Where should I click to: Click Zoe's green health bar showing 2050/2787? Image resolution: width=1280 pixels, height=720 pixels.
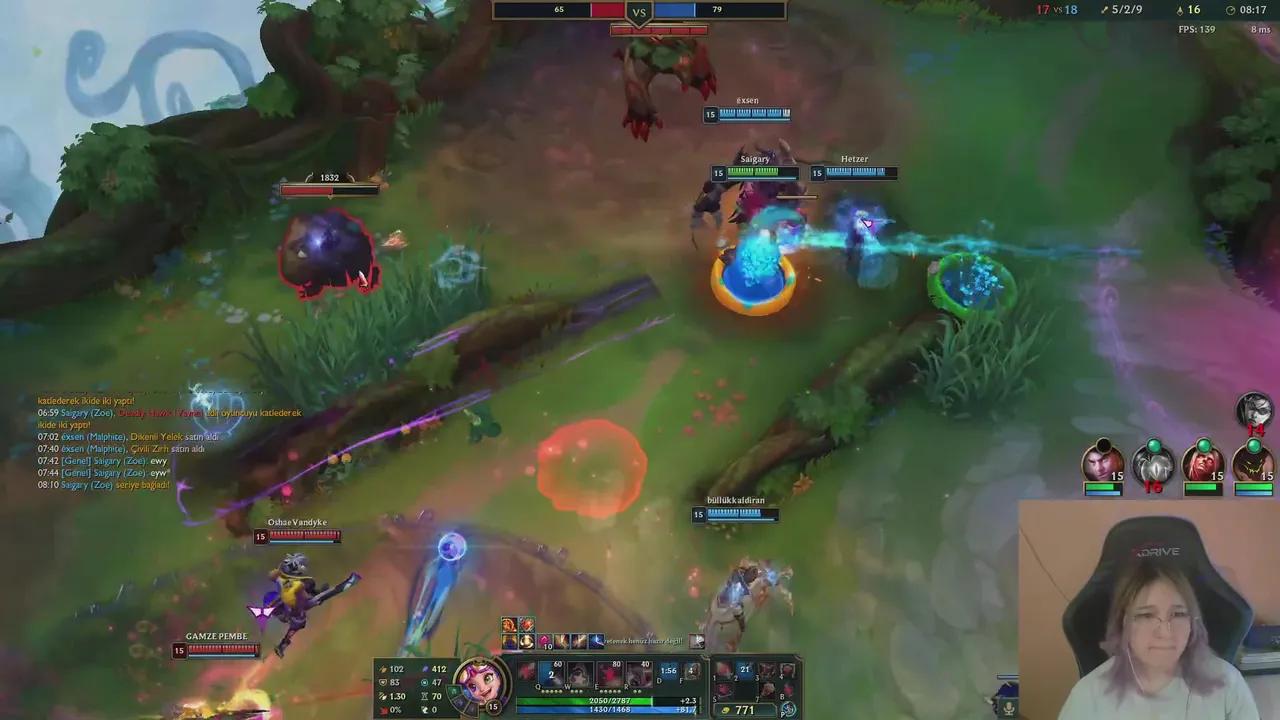pyautogui.click(x=610, y=700)
